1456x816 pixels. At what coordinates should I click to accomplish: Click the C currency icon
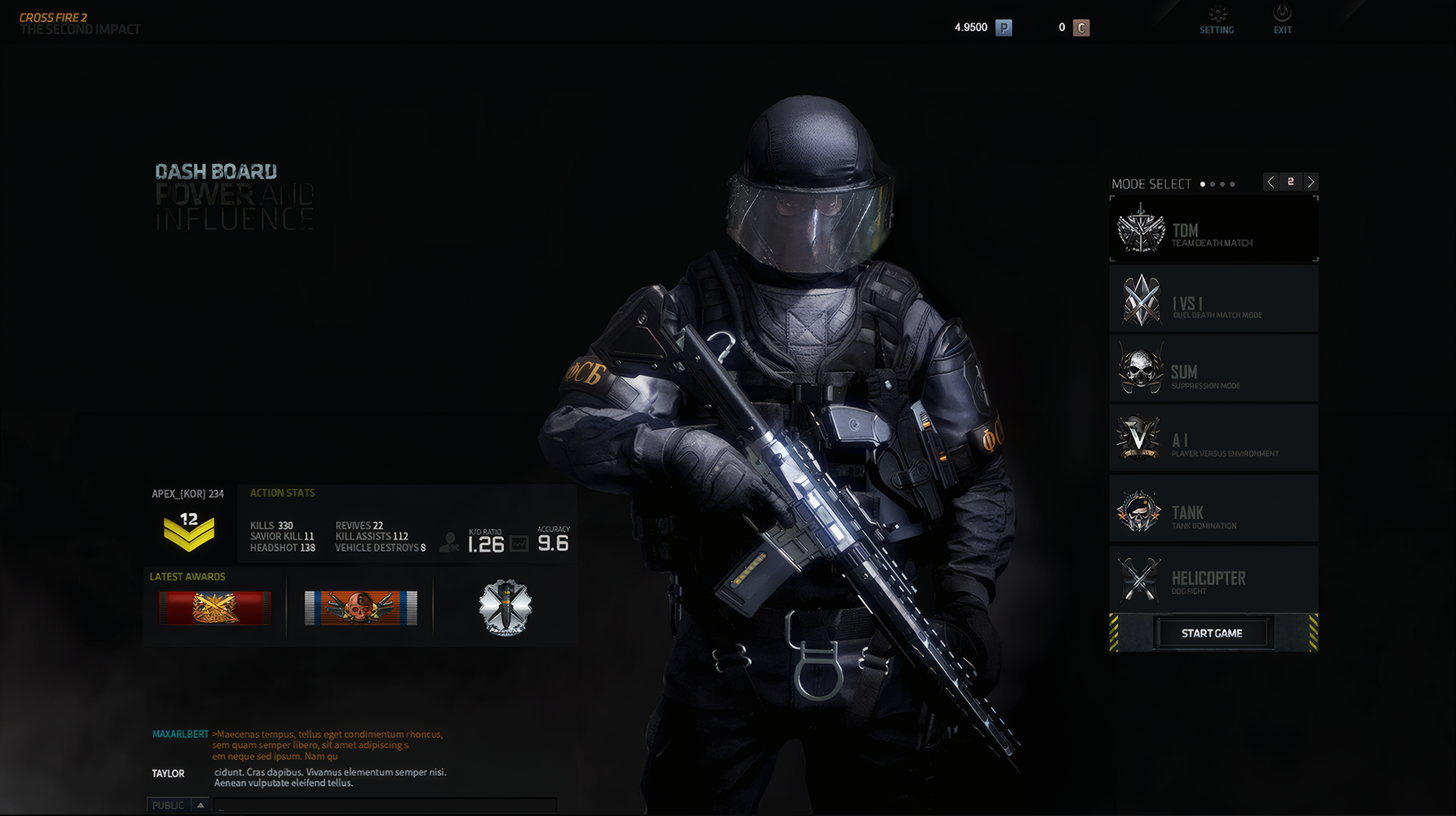1081,28
